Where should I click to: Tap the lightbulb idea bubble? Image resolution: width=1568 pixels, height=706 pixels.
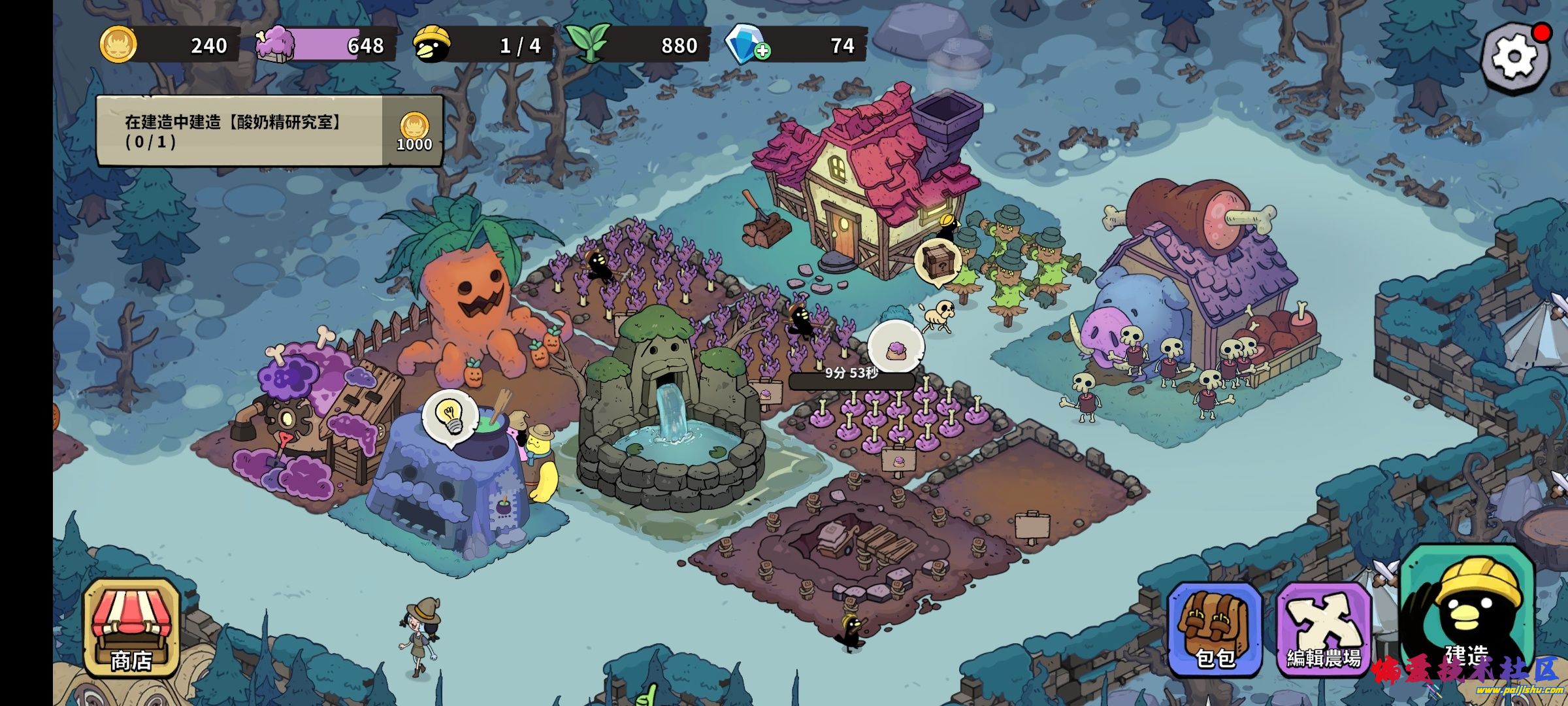tap(449, 416)
